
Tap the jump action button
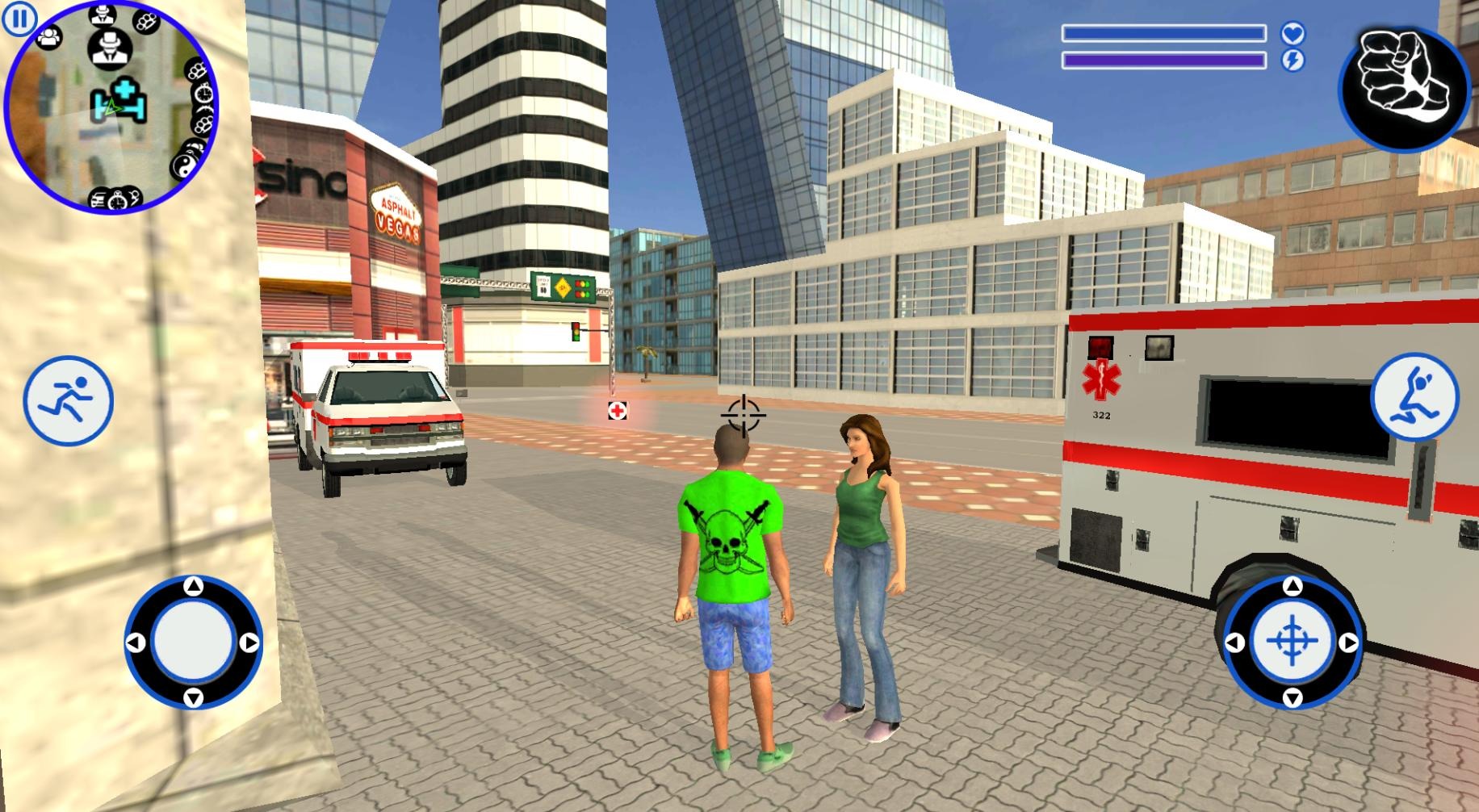click(1414, 396)
